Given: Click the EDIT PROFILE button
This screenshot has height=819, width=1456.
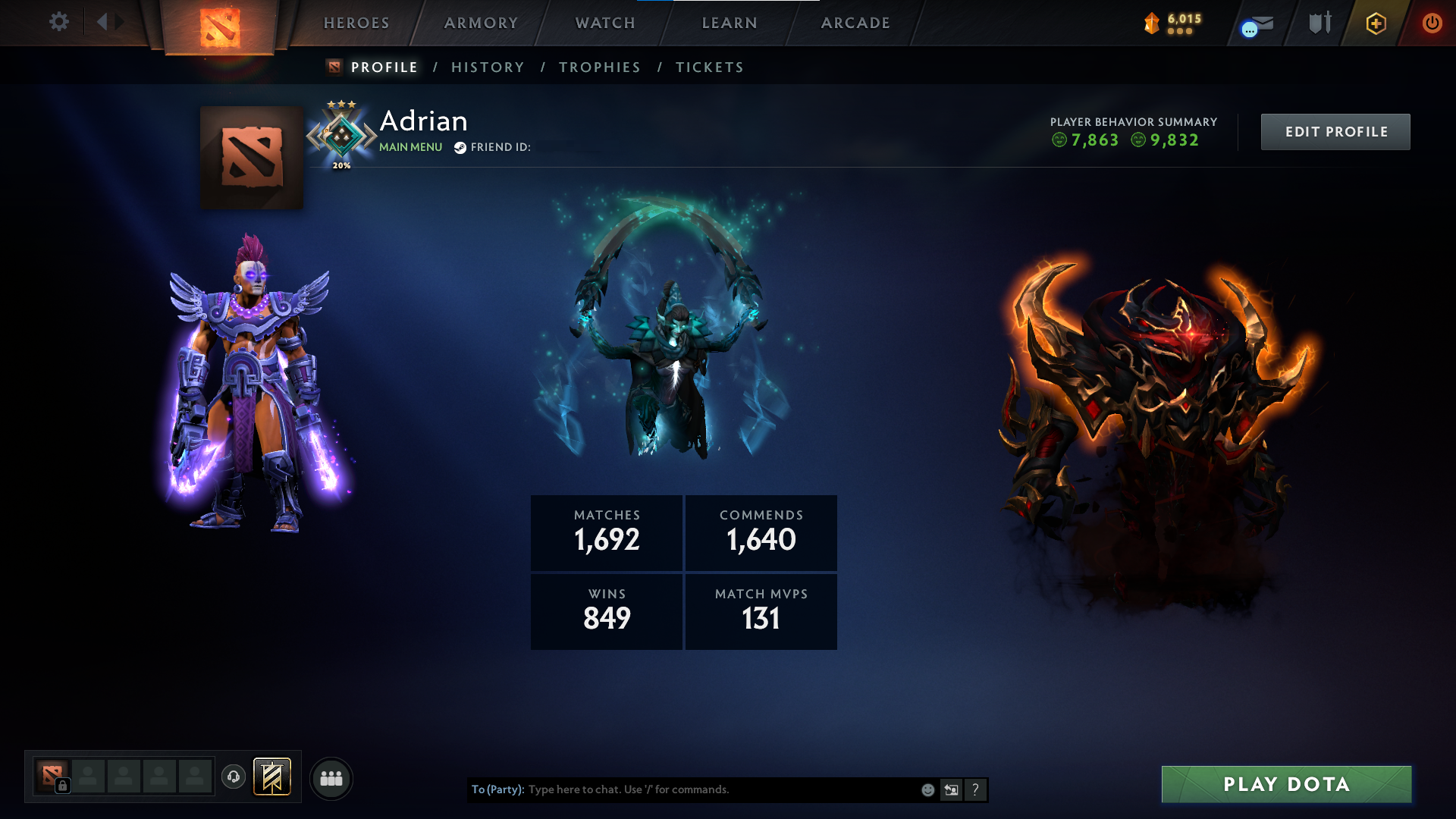Looking at the screenshot, I should pyautogui.click(x=1335, y=131).
